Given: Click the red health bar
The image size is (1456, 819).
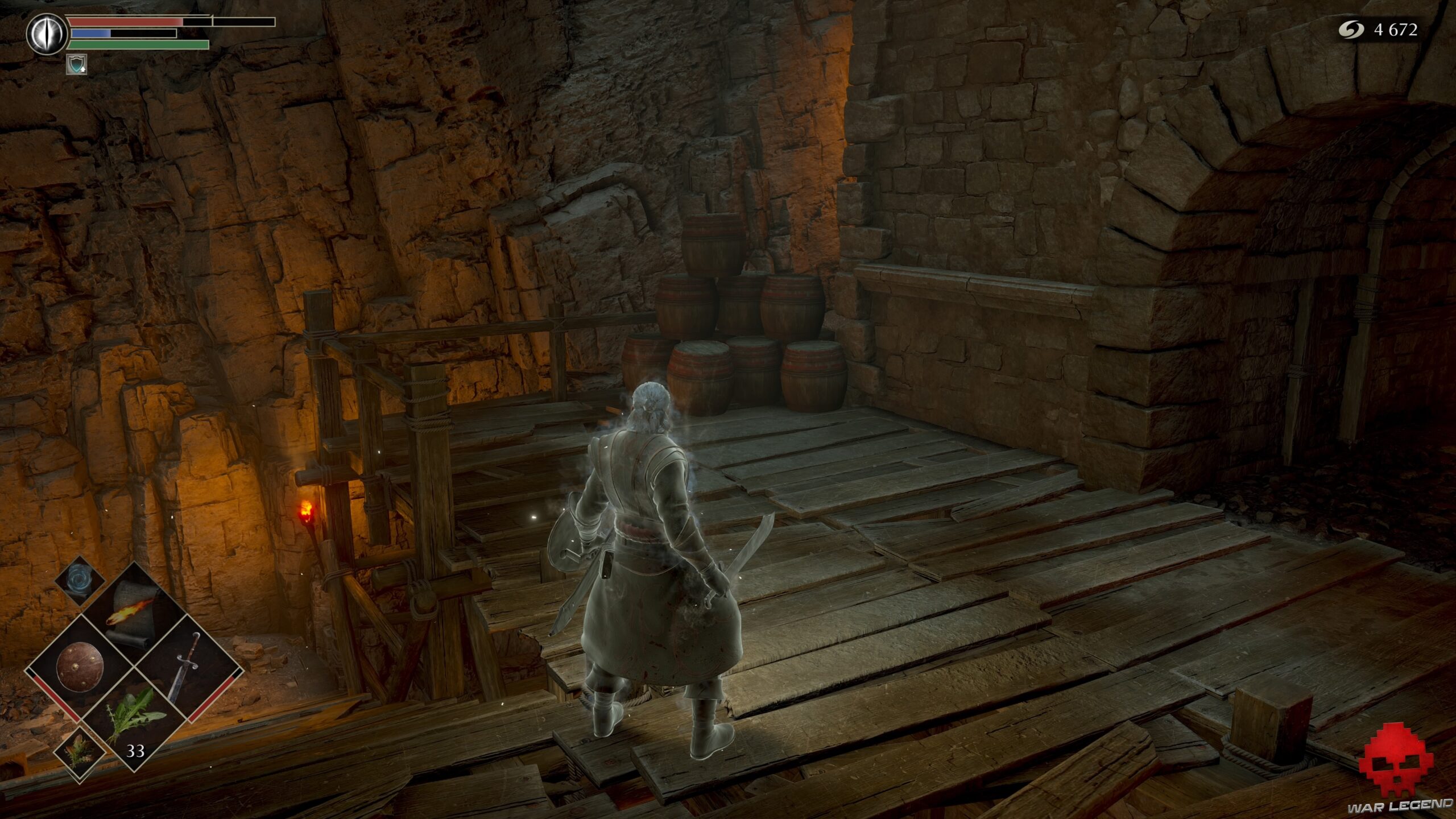Looking at the screenshot, I should click(x=125, y=23).
